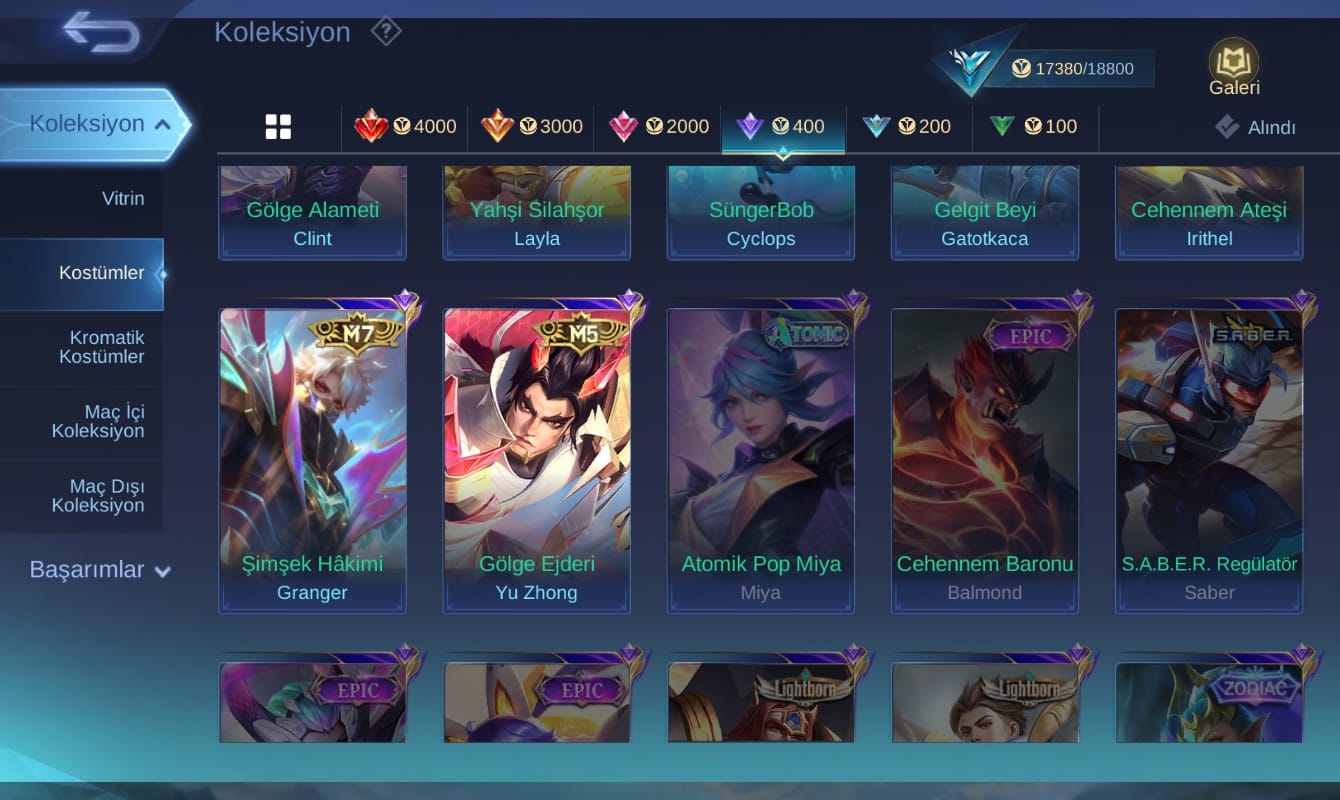
Task: Expand the Başarımlar section
Action: 100,570
